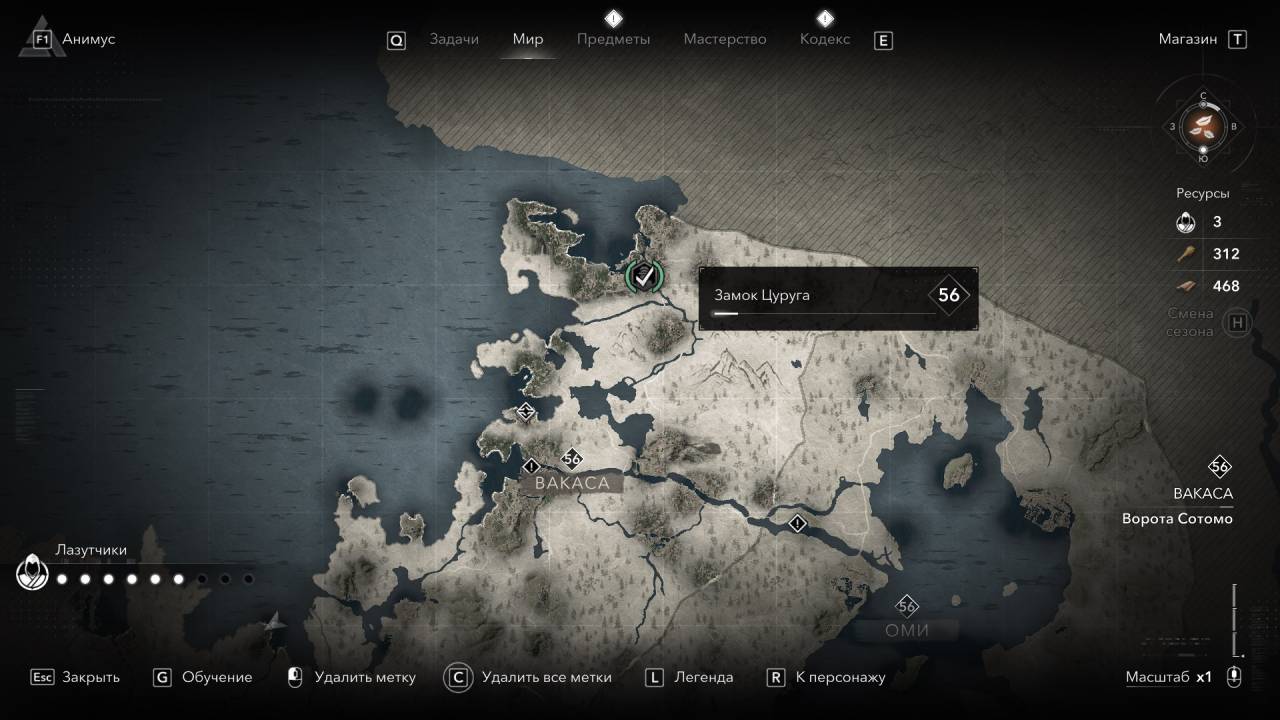Go to the Мастерство tab
Screen dimensions: 1280x720
click(724, 39)
